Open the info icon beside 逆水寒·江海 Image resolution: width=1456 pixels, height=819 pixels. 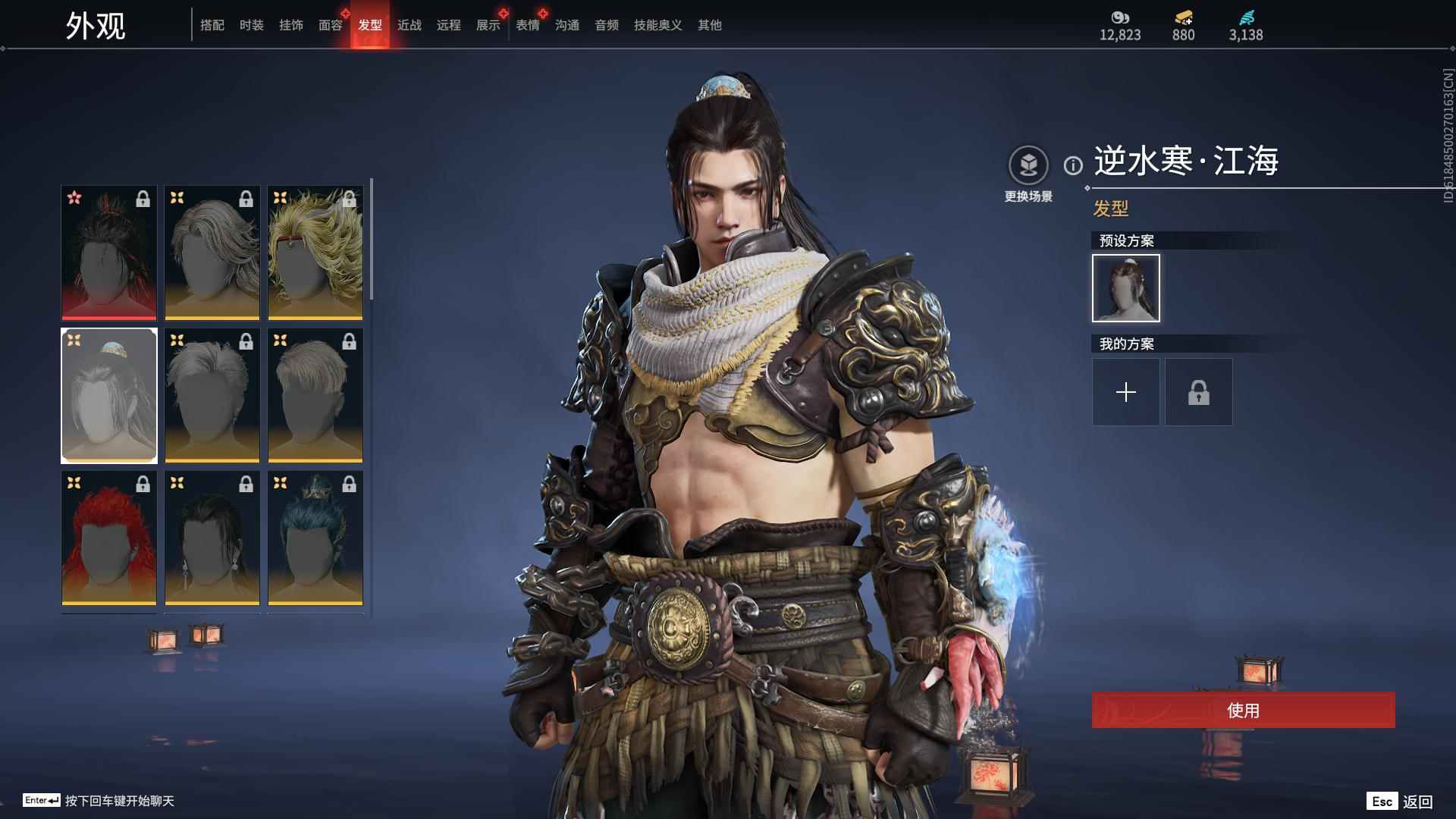1073,165
